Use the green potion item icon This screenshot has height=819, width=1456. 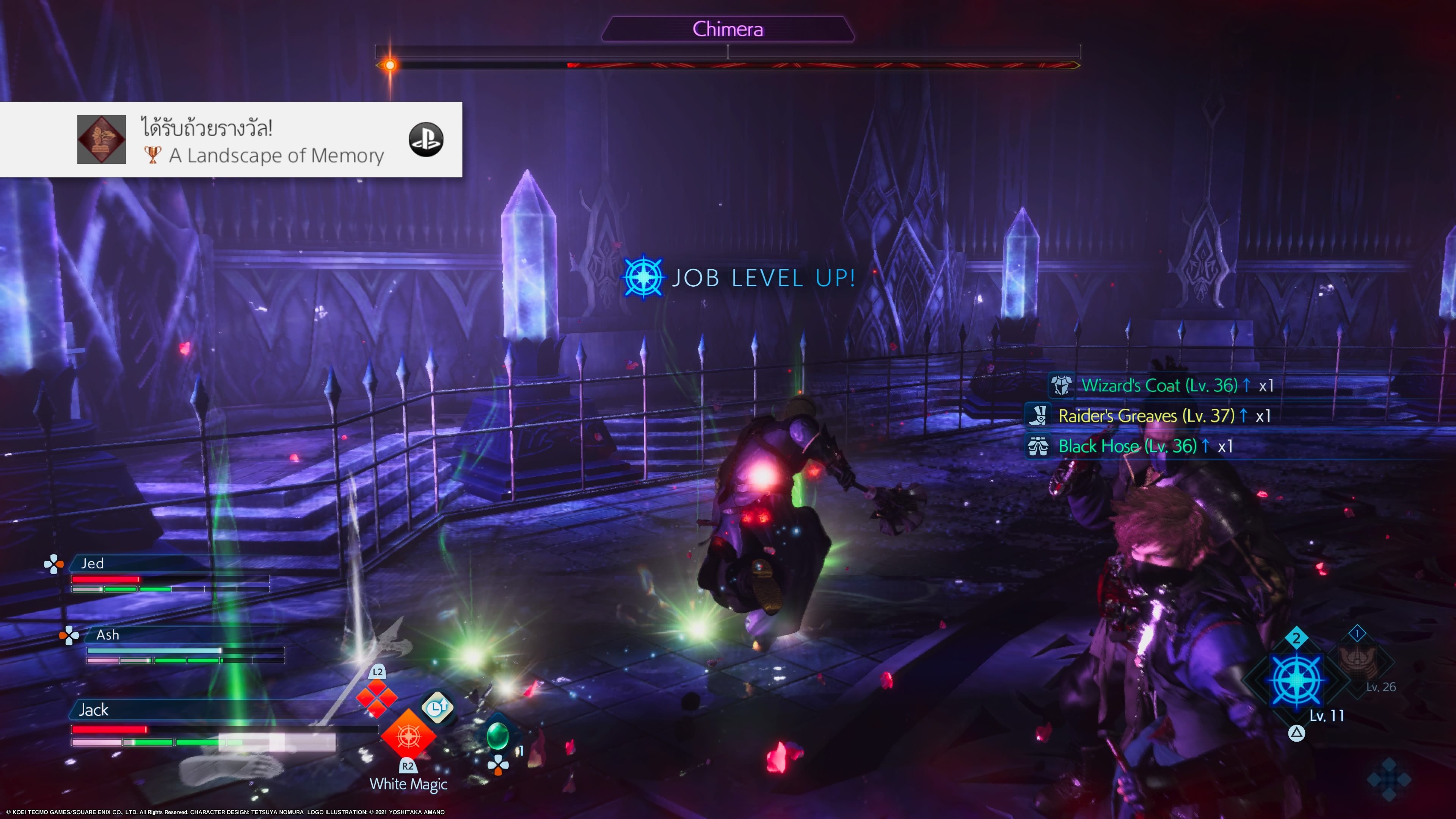(x=497, y=735)
